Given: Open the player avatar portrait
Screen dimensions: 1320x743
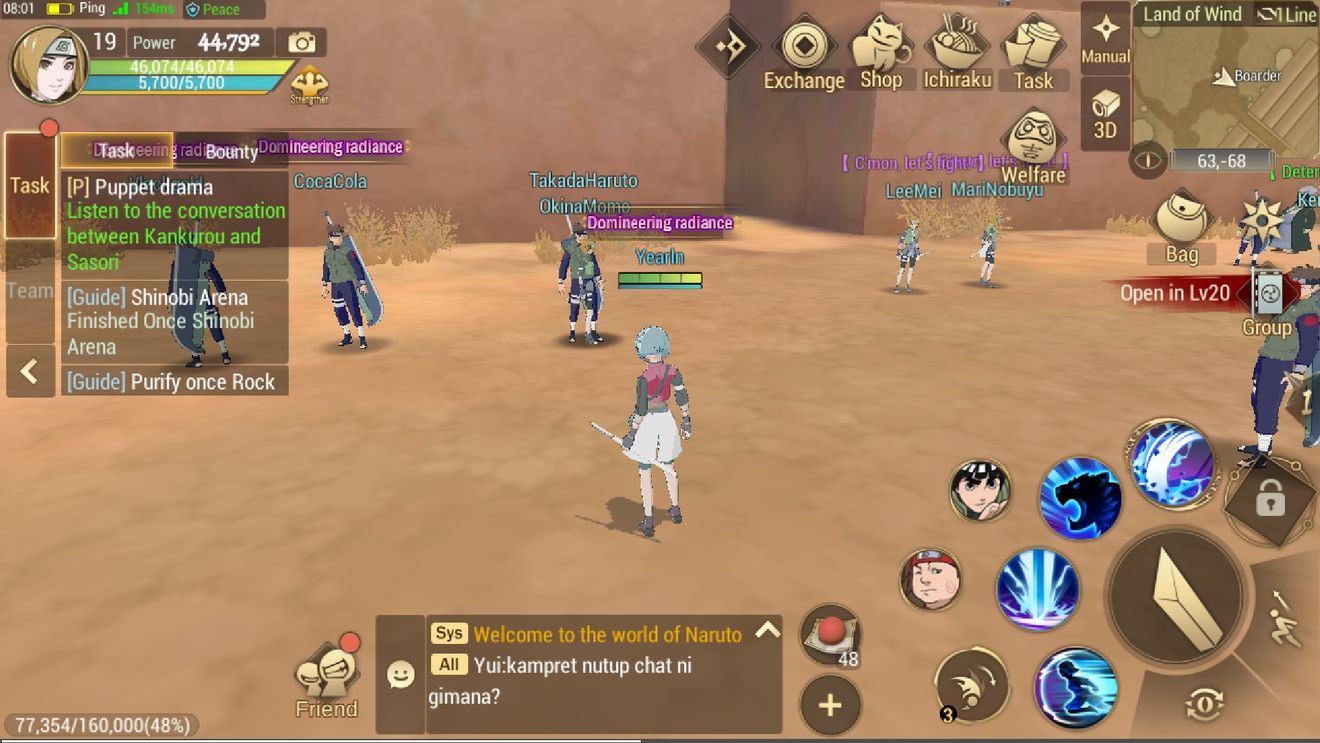Looking at the screenshot, I should coord(49,65).
